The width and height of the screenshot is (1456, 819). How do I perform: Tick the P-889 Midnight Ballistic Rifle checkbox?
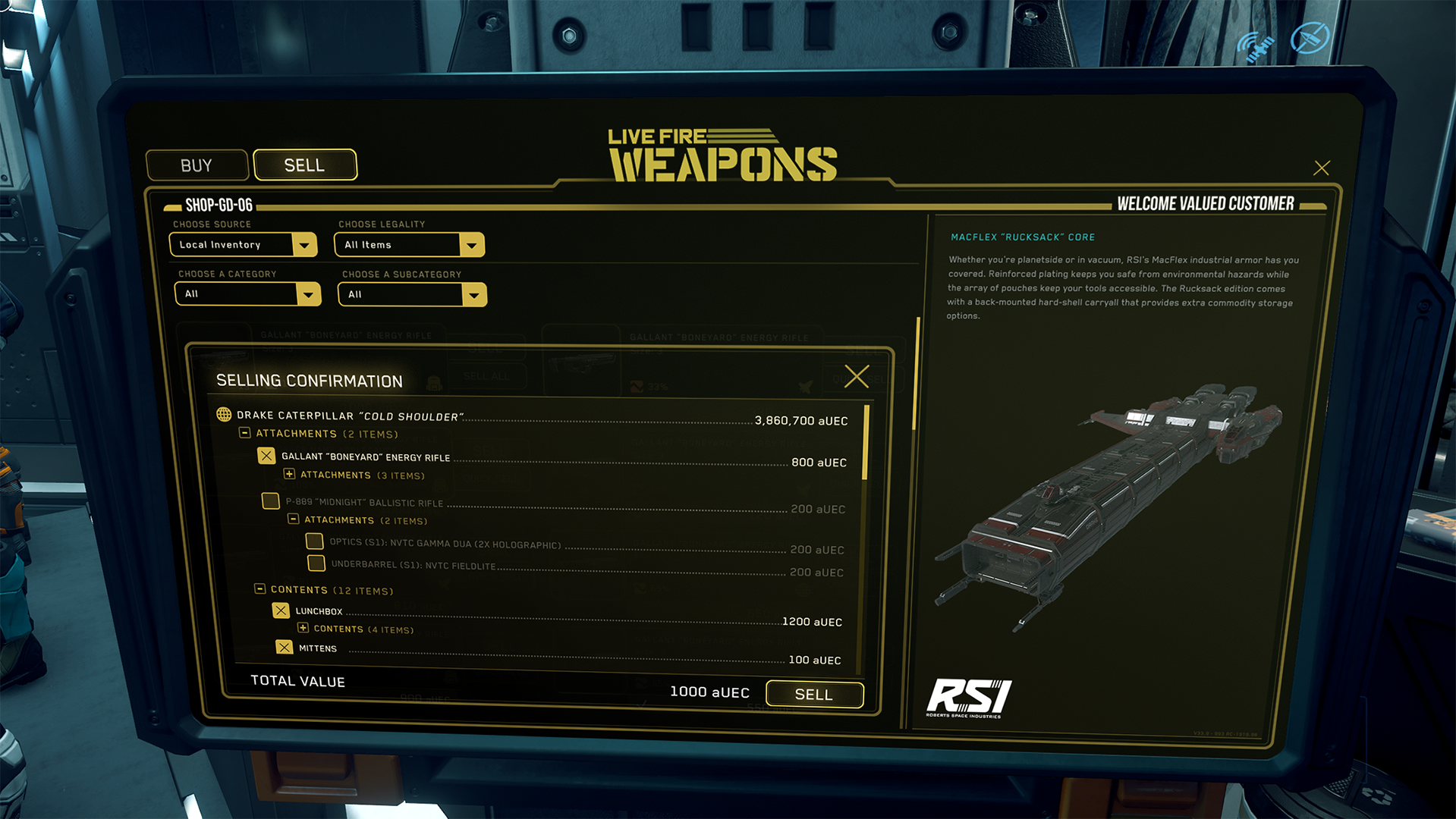pyautogui.click(x=270, y=501)
